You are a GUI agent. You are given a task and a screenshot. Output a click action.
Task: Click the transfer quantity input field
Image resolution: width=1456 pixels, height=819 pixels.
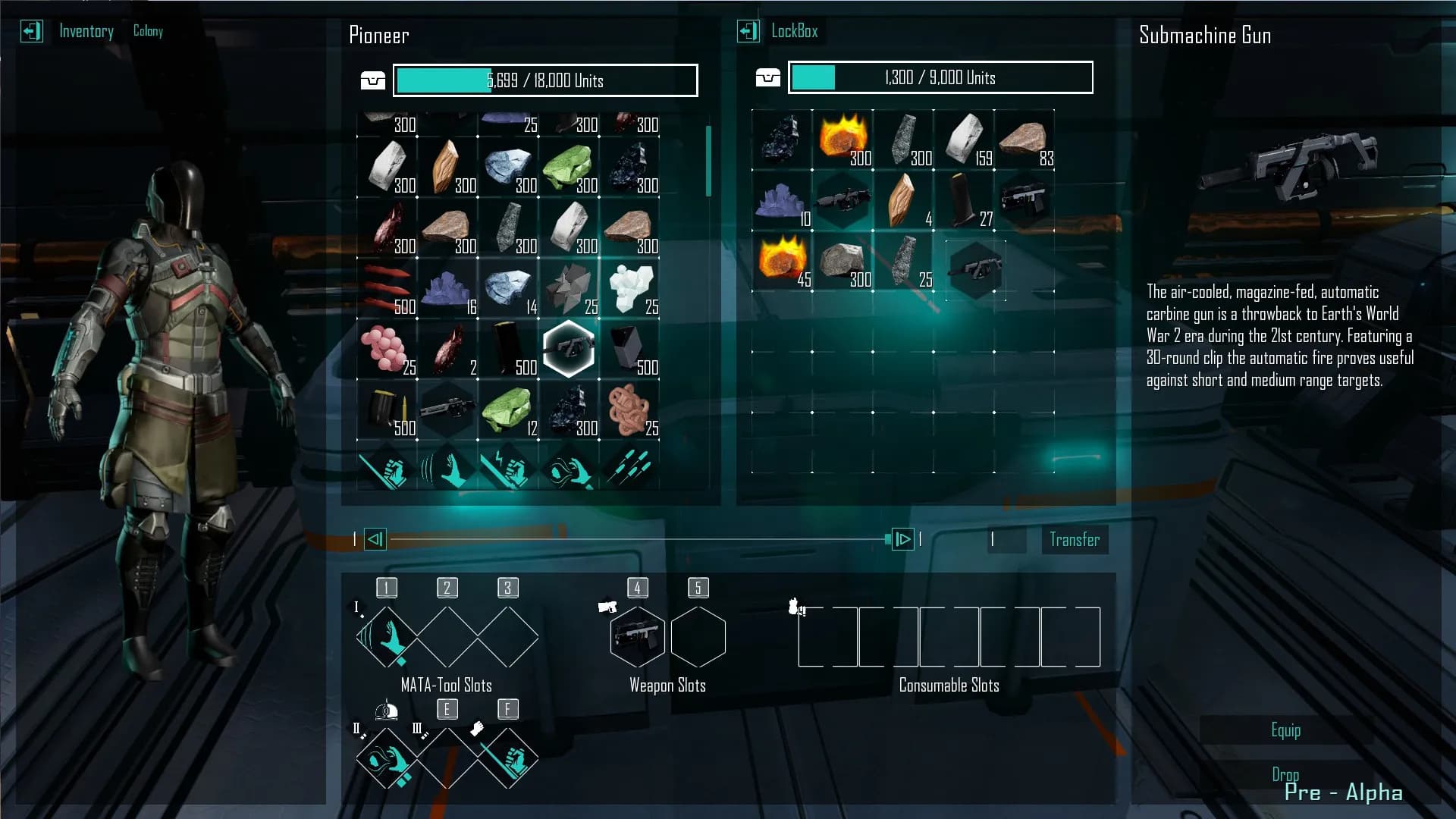1007,539
